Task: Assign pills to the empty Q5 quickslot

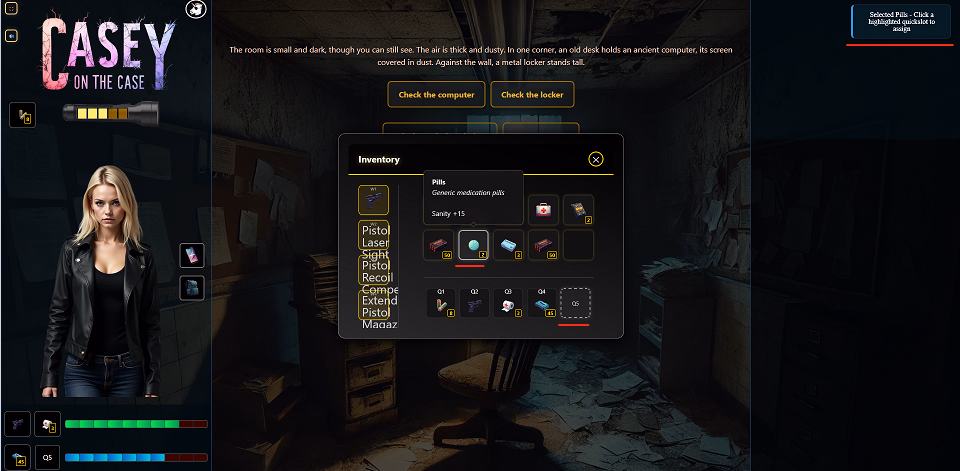Action: [575, 303]
